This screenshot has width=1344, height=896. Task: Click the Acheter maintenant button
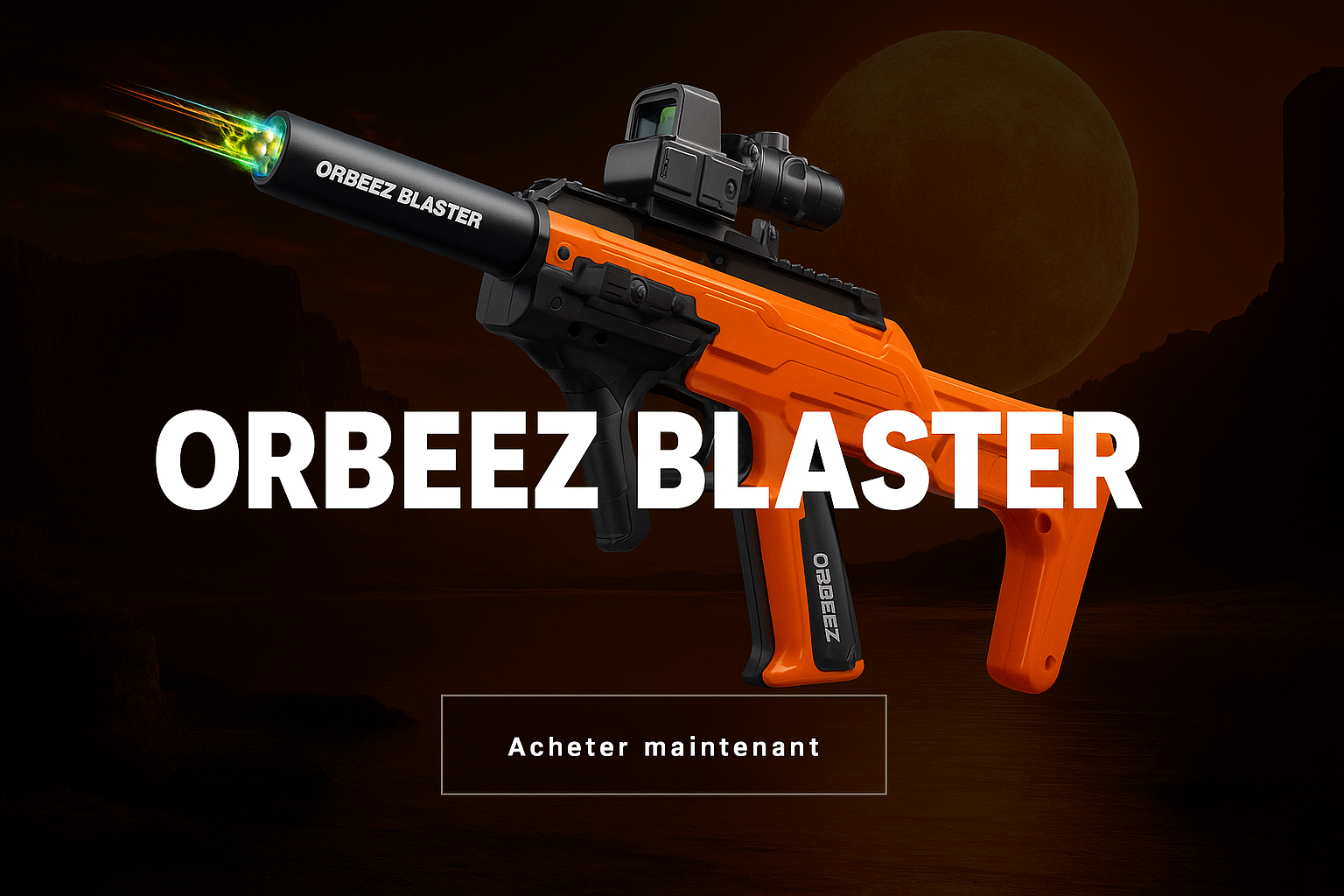(664, 745)
